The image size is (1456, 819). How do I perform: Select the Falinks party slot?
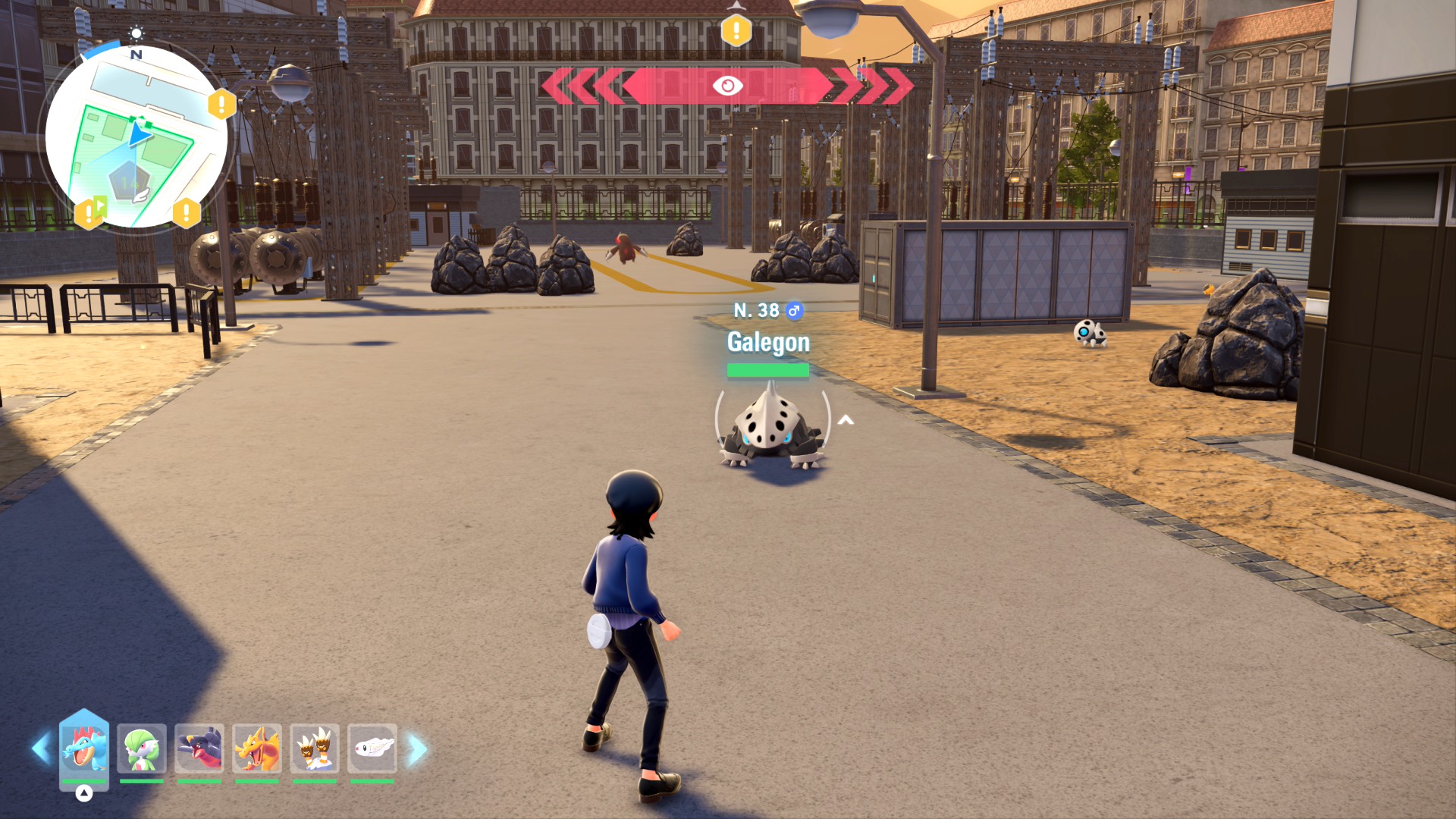[315, 748]
